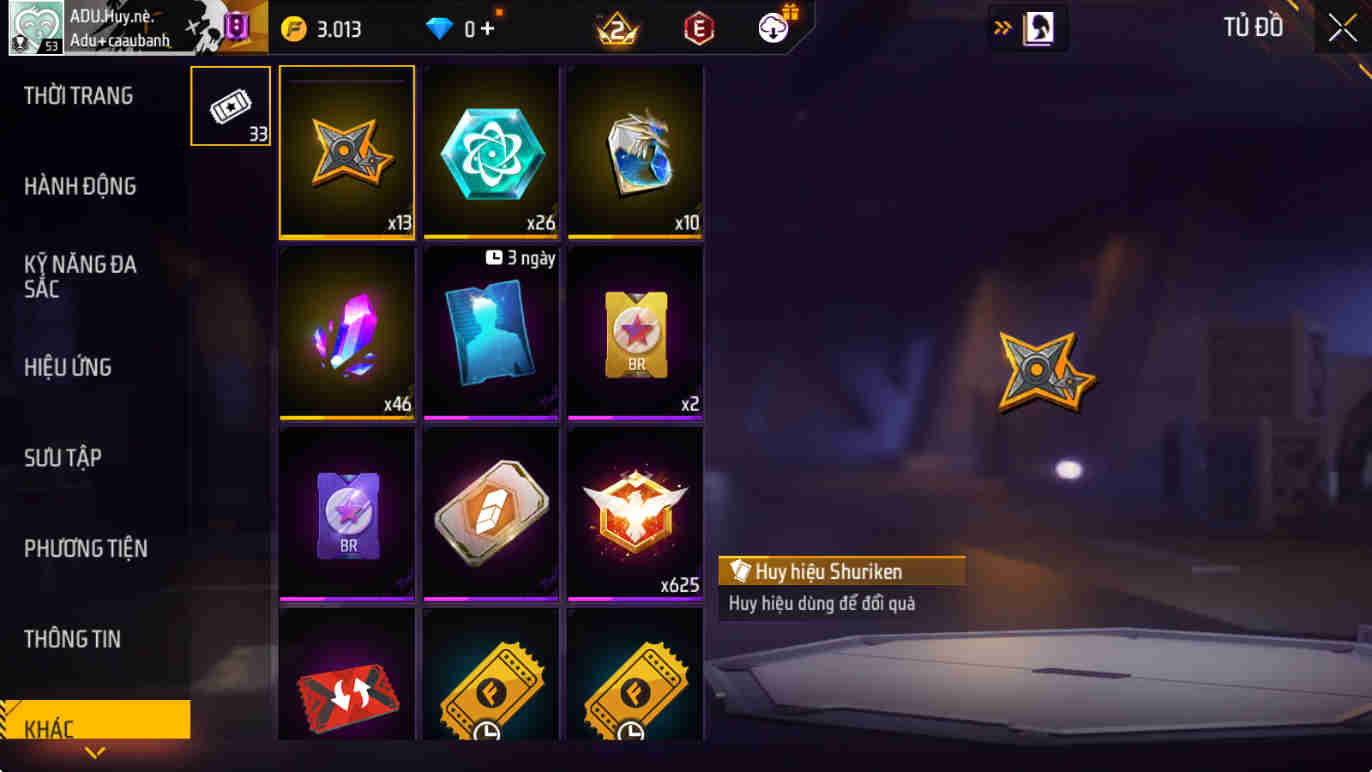Toggle the vouchers filter showing 33
1372x772 pixels.
tap(229, 105)
